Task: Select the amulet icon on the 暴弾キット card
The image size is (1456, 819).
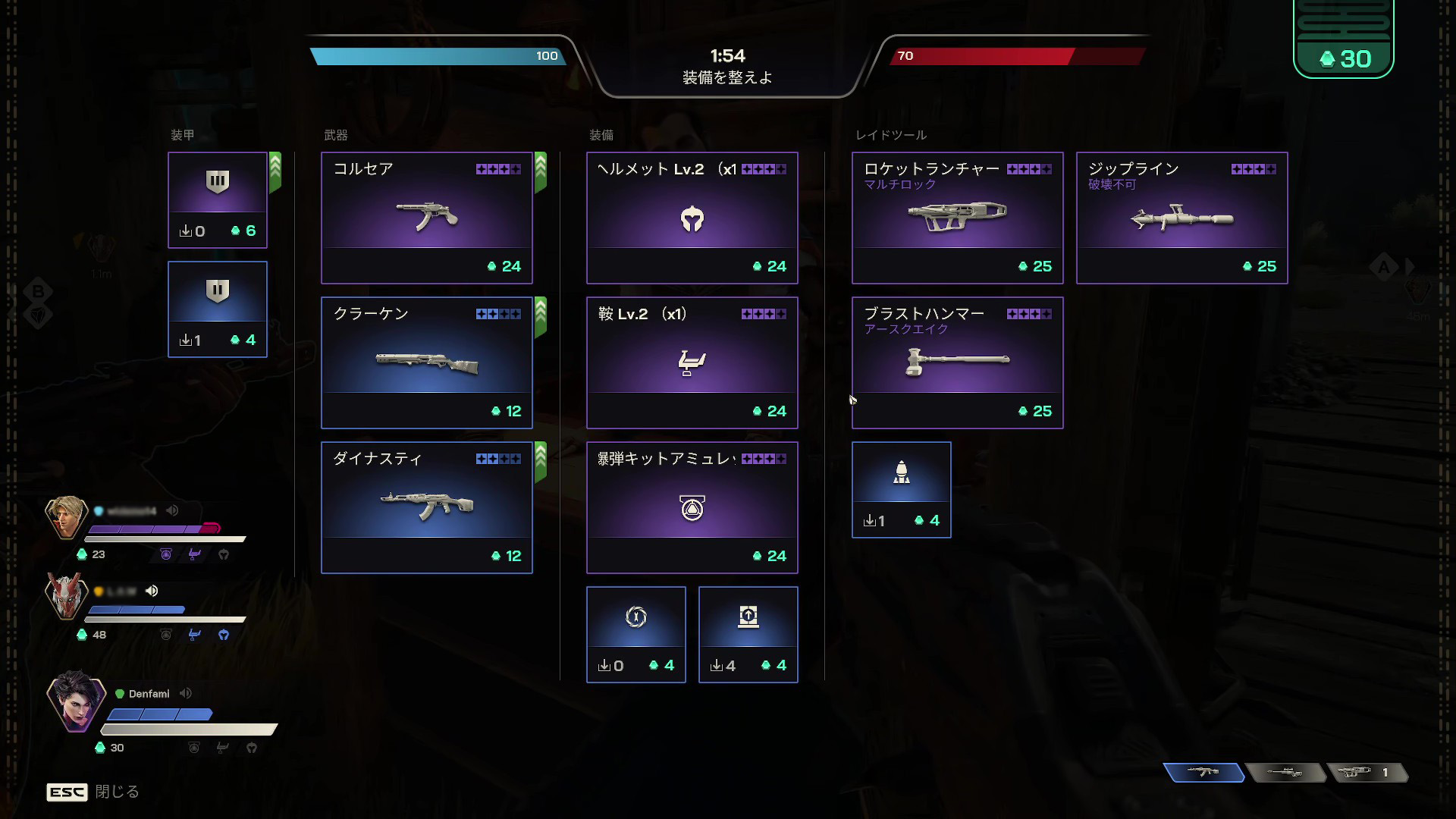Action: click(x=692, y=507)
